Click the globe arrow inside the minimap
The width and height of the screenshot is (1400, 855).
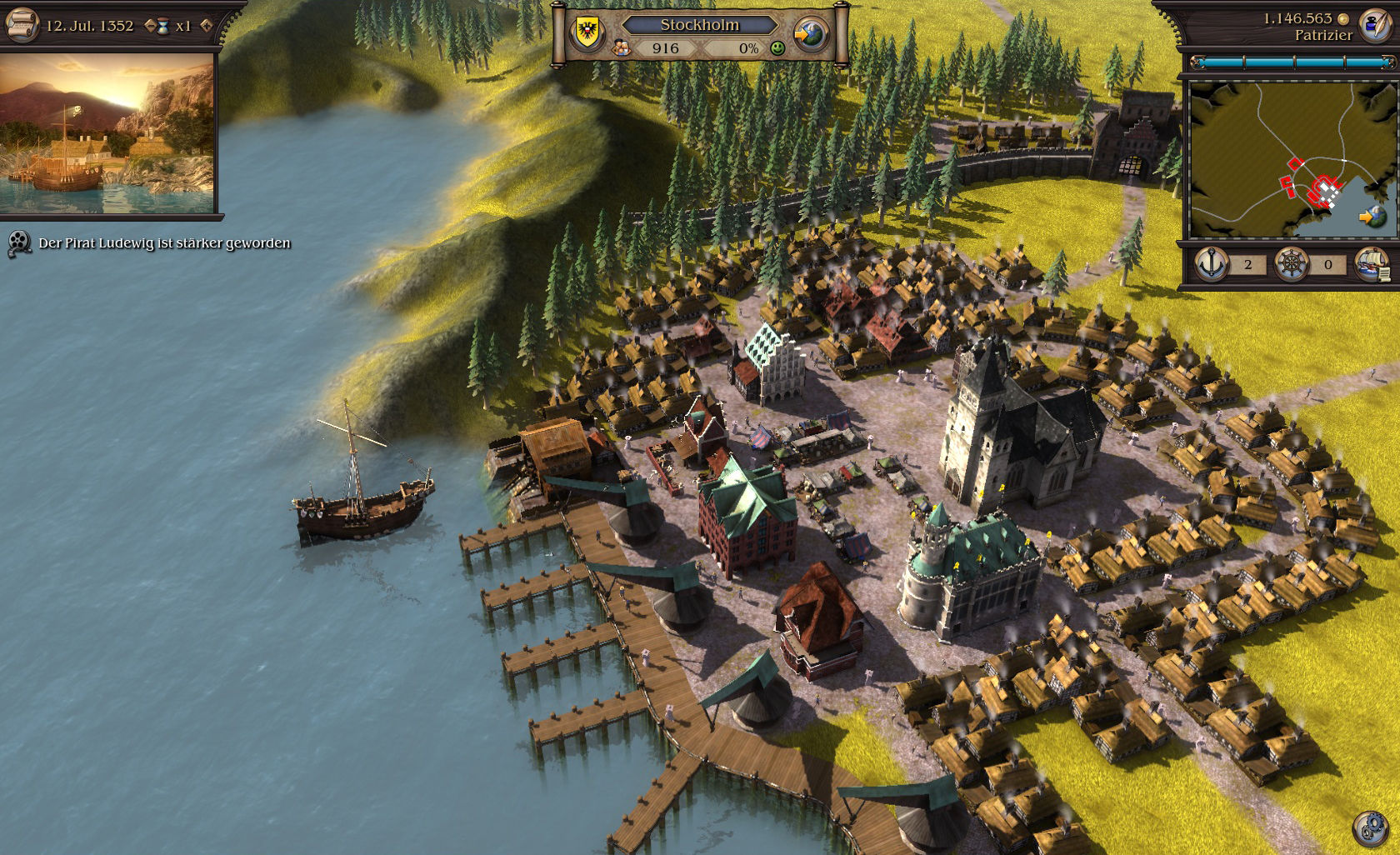click(x=1373, y=215)
